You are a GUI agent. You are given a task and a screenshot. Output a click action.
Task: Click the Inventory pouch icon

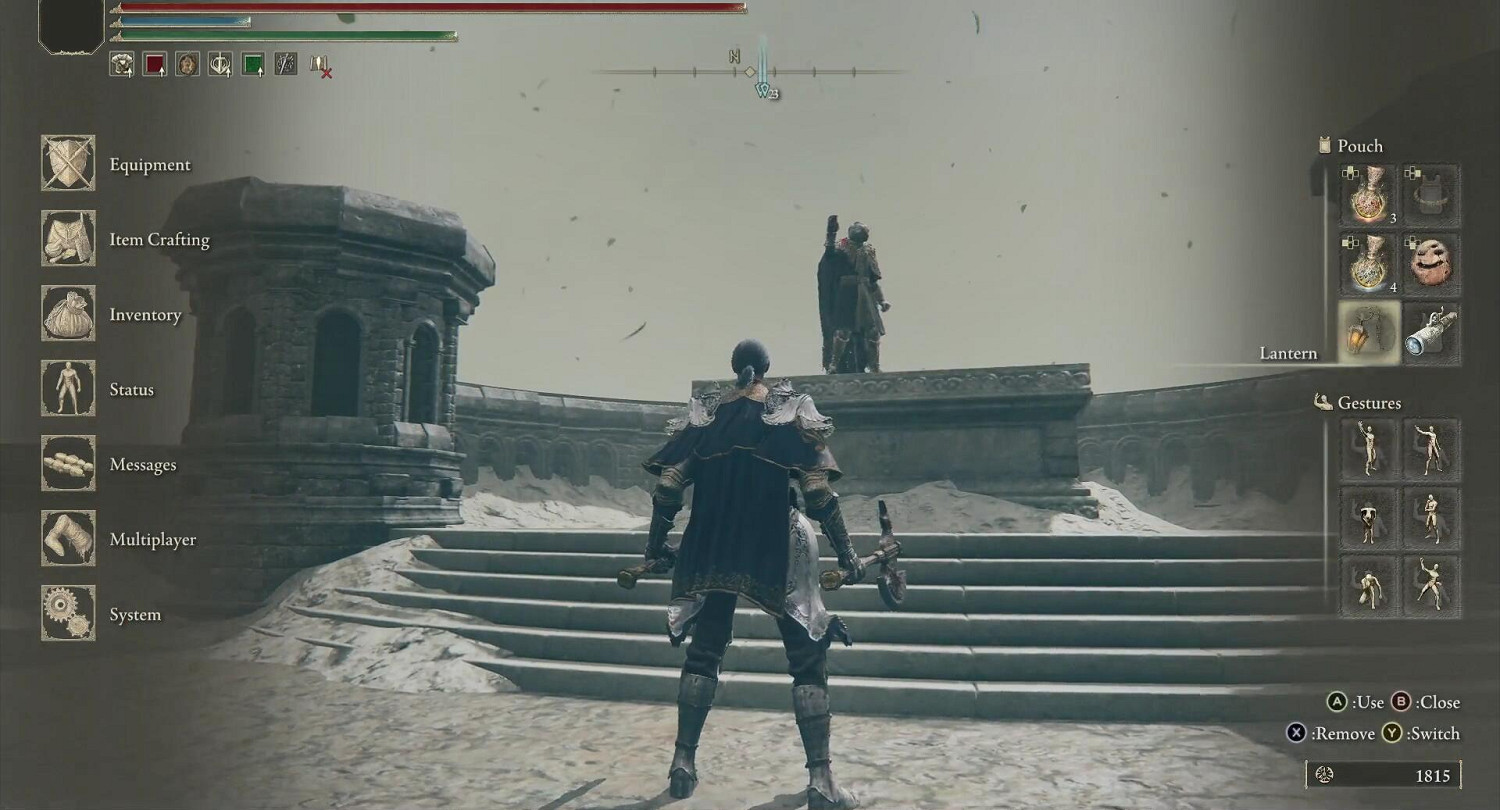click(67, 314)
